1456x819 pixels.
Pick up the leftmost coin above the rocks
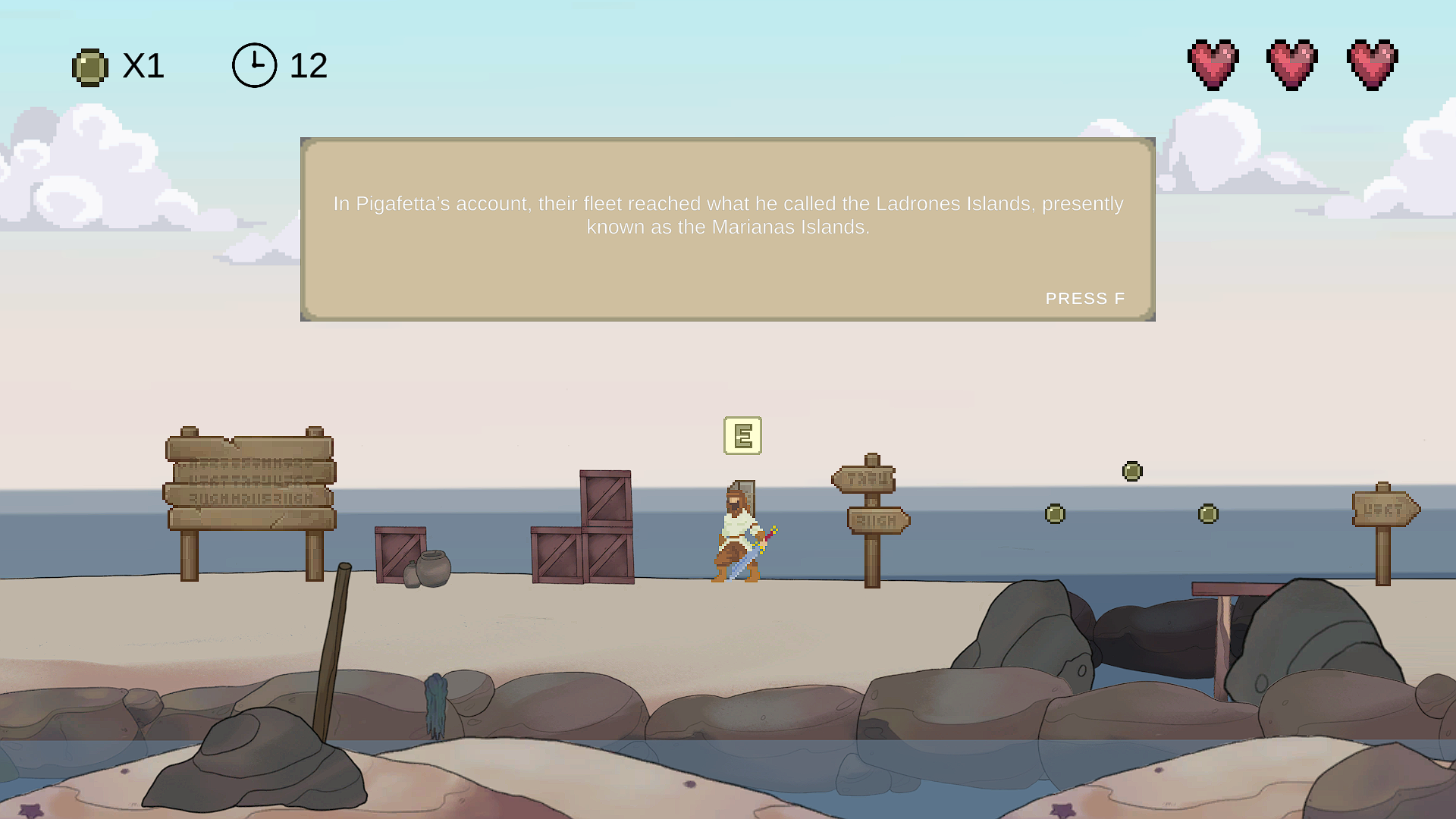(1054, 513)
